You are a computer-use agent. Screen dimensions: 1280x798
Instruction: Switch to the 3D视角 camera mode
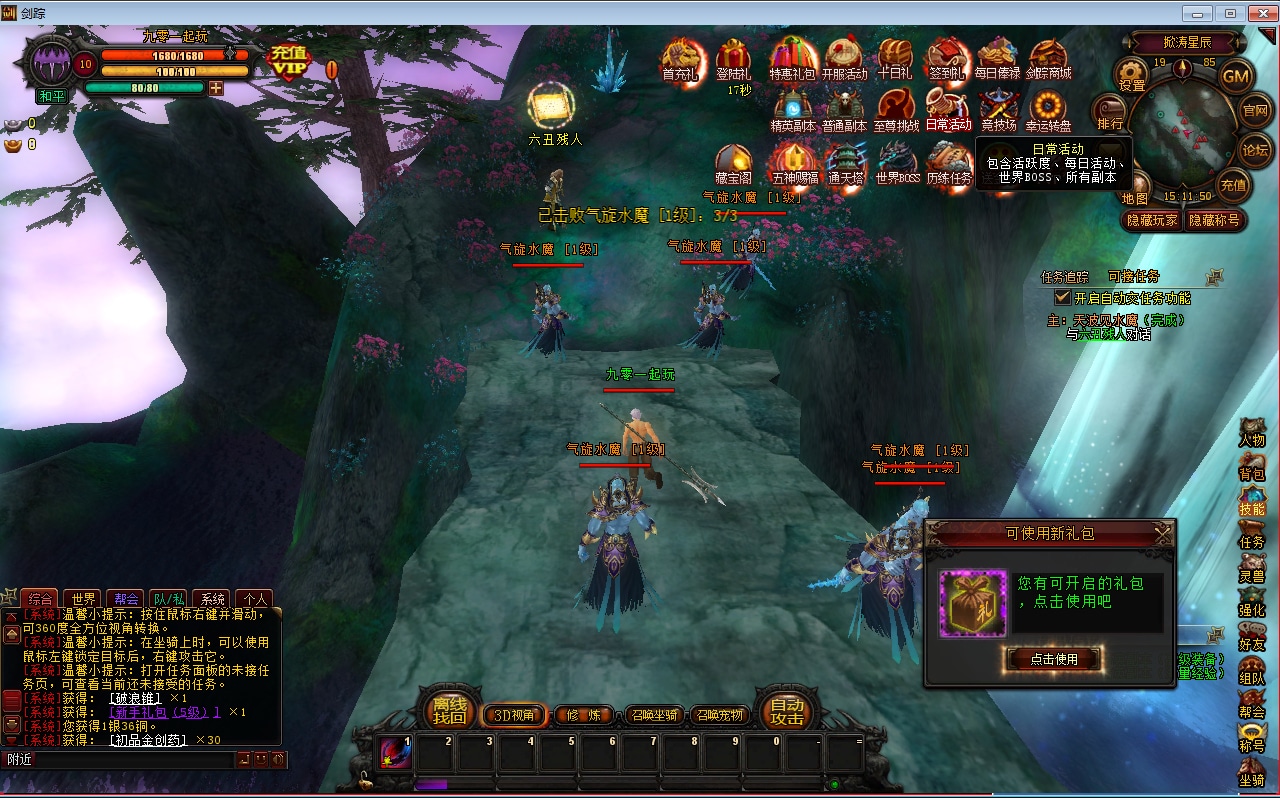(514, 715)
